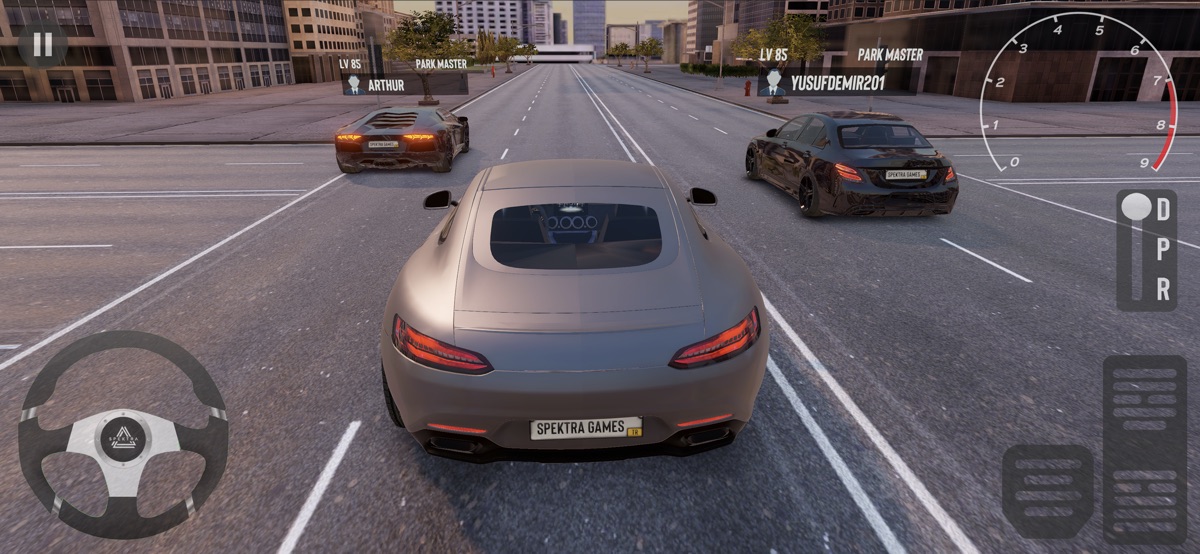Screen dimensions: 1200x554
Task: Select player Arthur's name tag
Action: pos(404,85)
